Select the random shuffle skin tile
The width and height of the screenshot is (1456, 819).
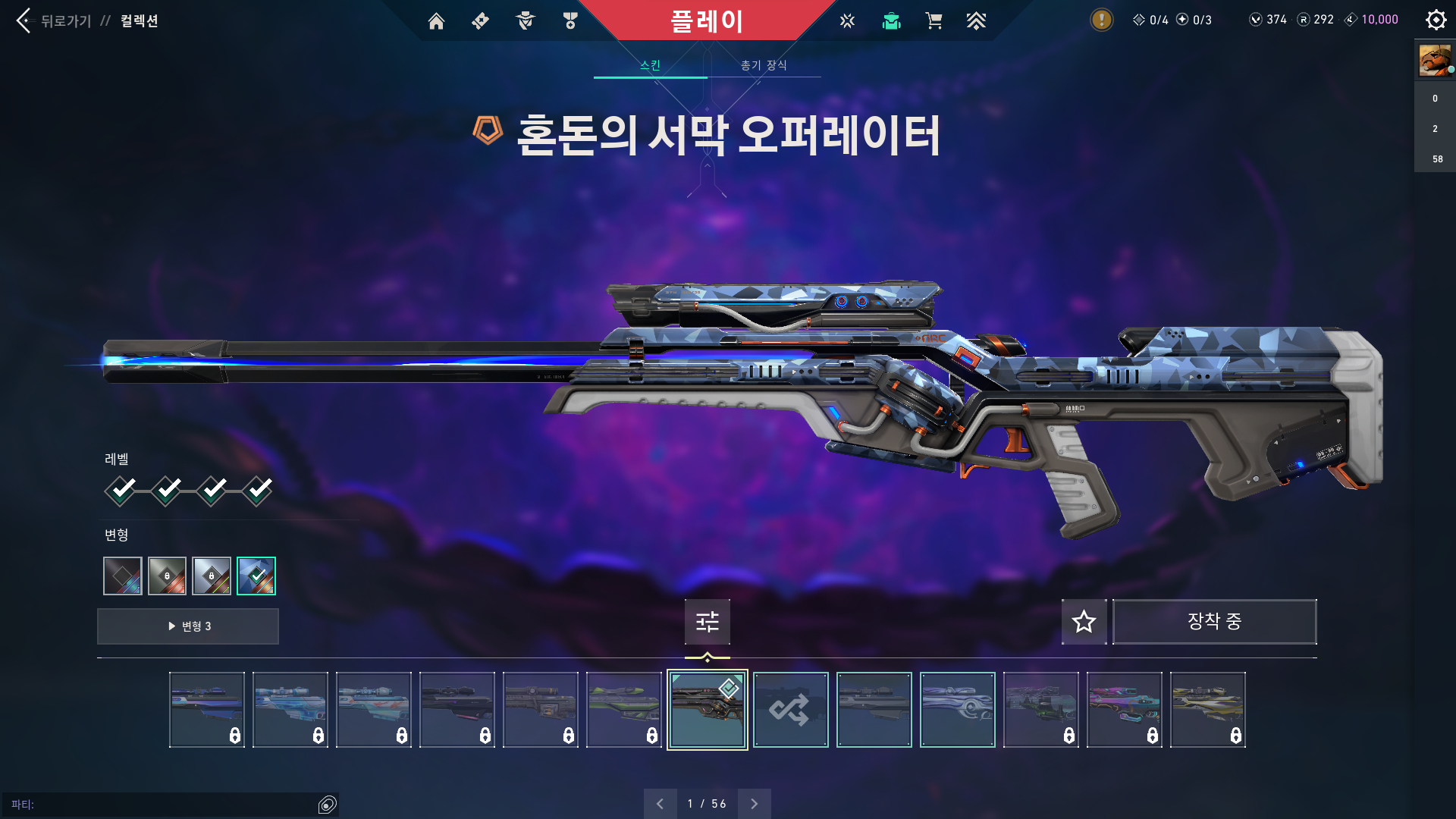tap(790, 710)
